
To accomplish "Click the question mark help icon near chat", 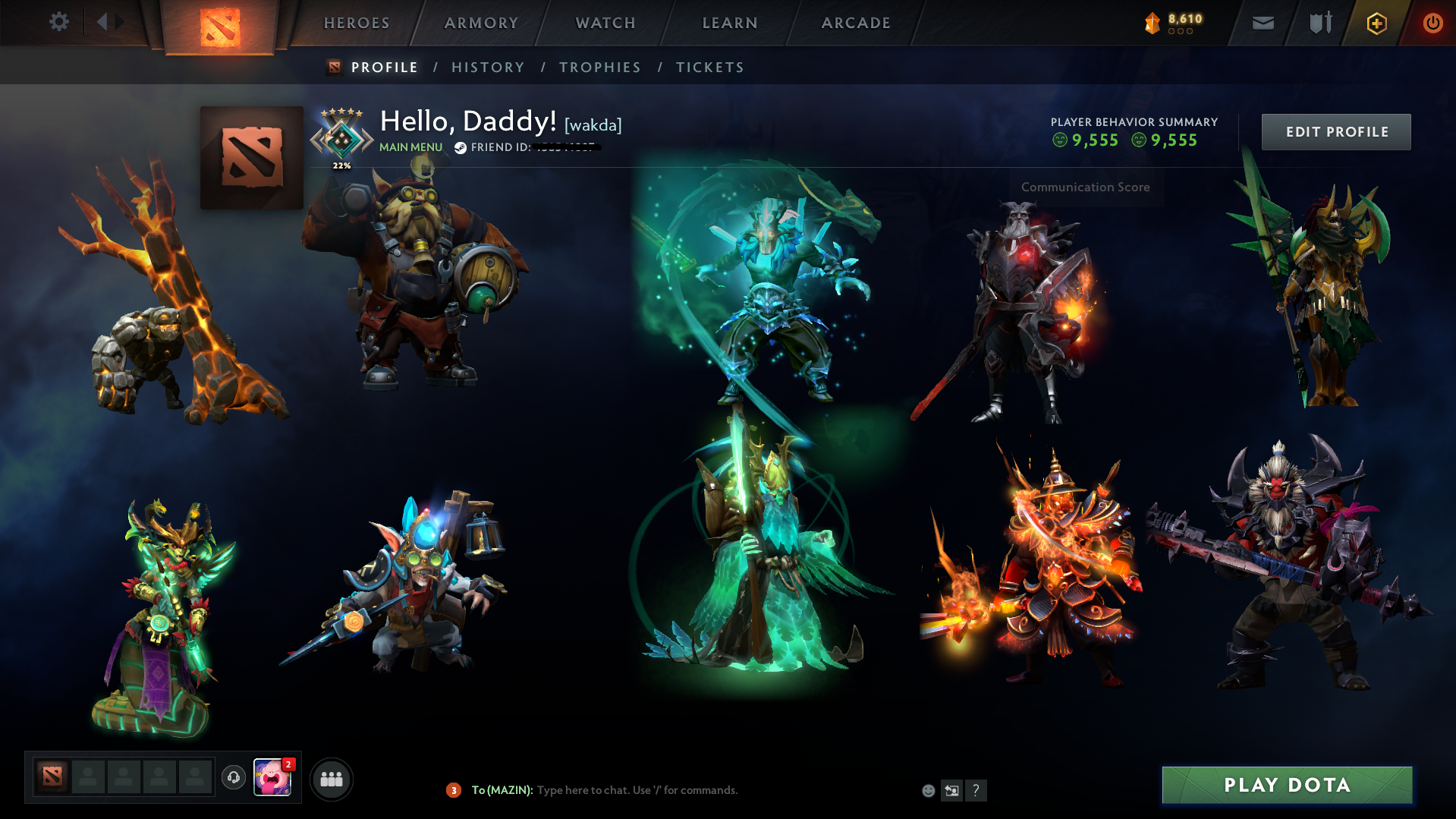I will click(976, 791).
